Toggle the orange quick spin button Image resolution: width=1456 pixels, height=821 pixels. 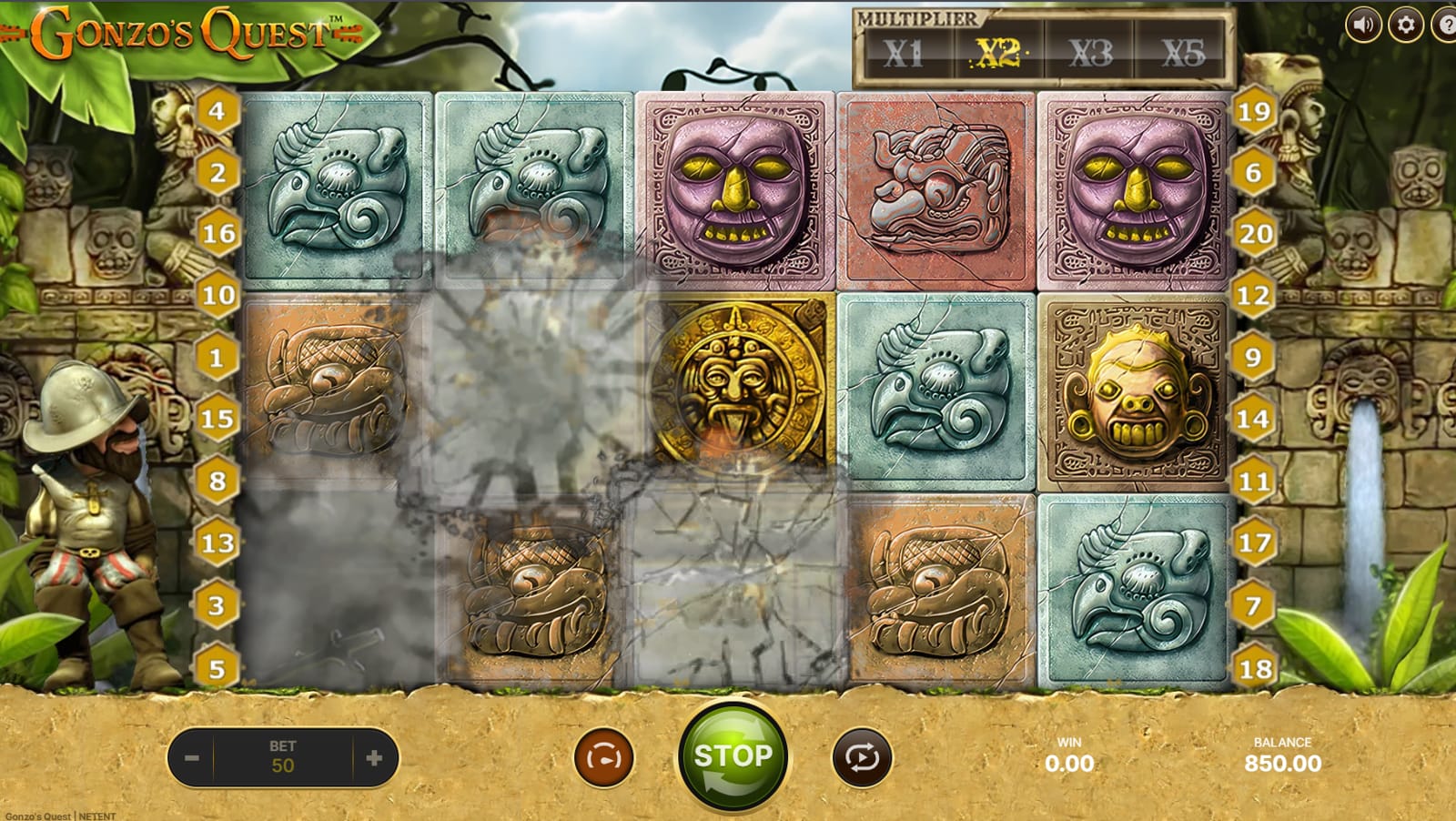pyautogui.click(x=603, y=757)
